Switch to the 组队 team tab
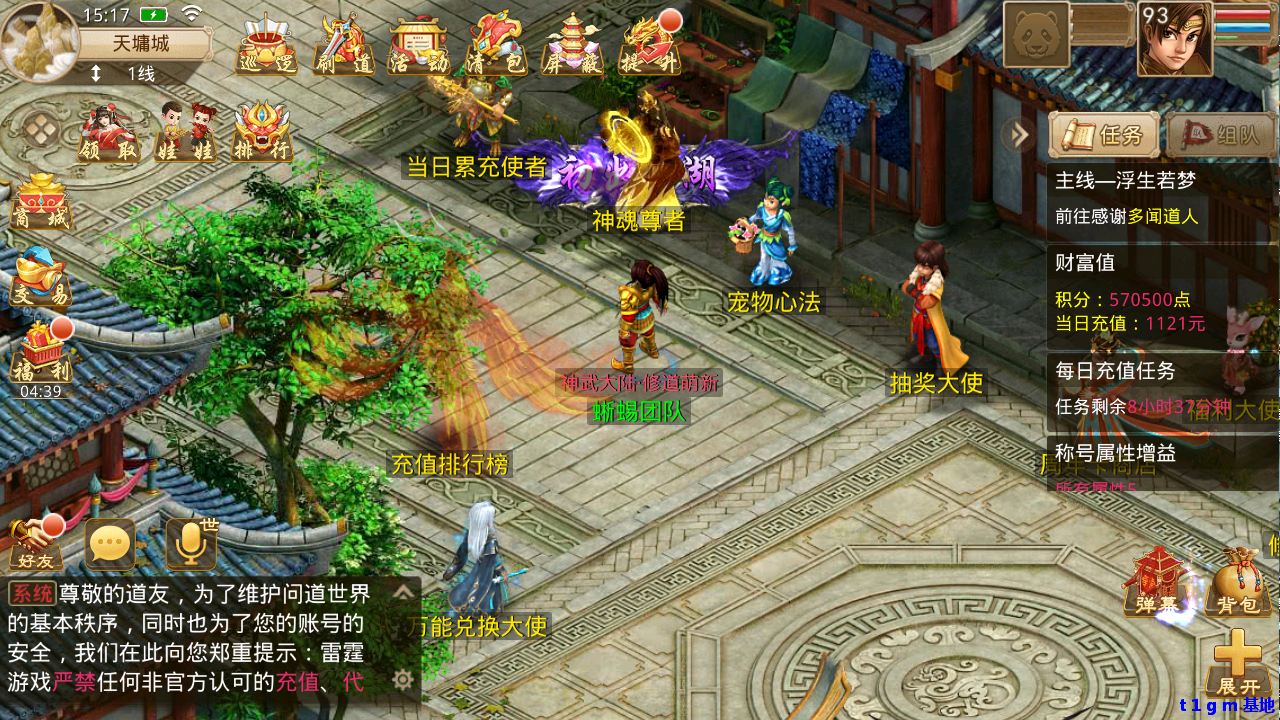The width and height of the screenshot is (1280, 720). point(1221,135)
